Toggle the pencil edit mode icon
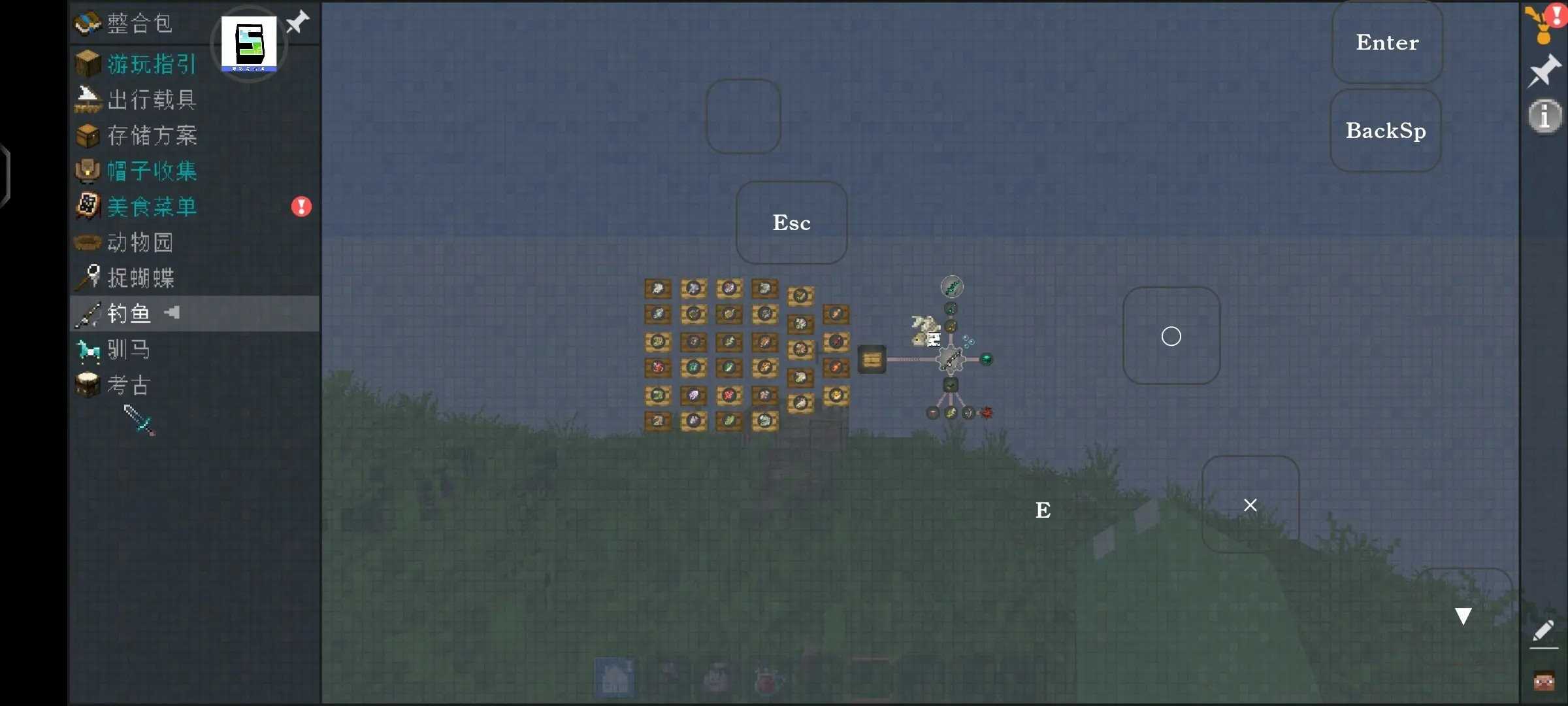 pyautogui.click(x=1543, y=631)
